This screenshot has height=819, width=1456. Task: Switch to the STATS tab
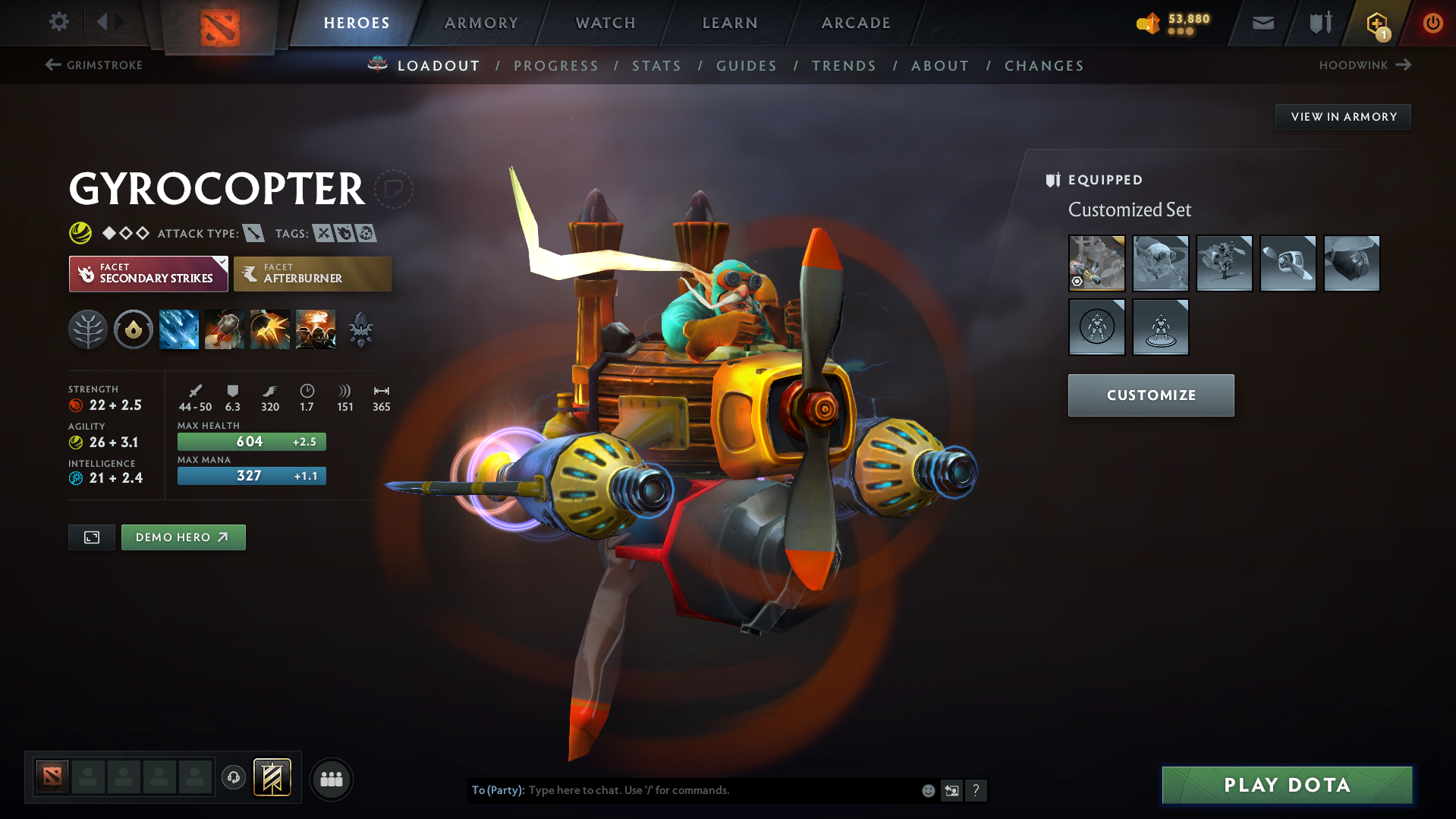(x=656, y=66)
